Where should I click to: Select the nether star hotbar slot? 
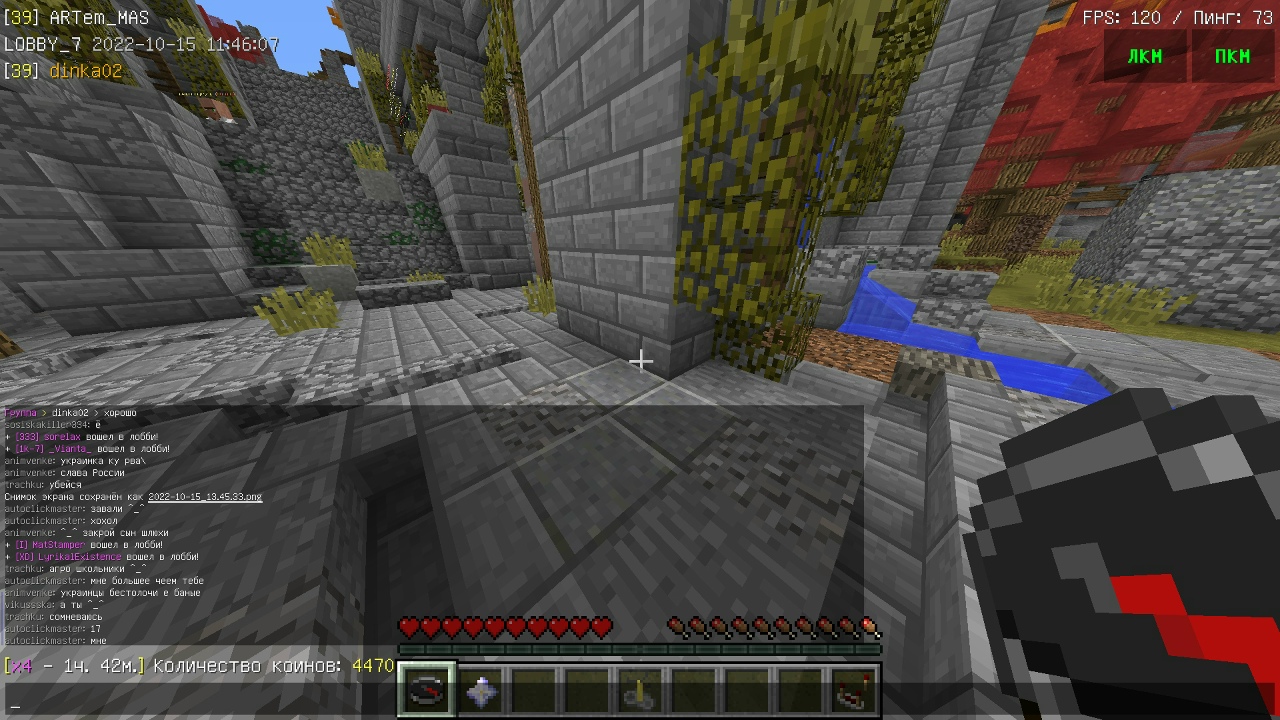(482, 691)
